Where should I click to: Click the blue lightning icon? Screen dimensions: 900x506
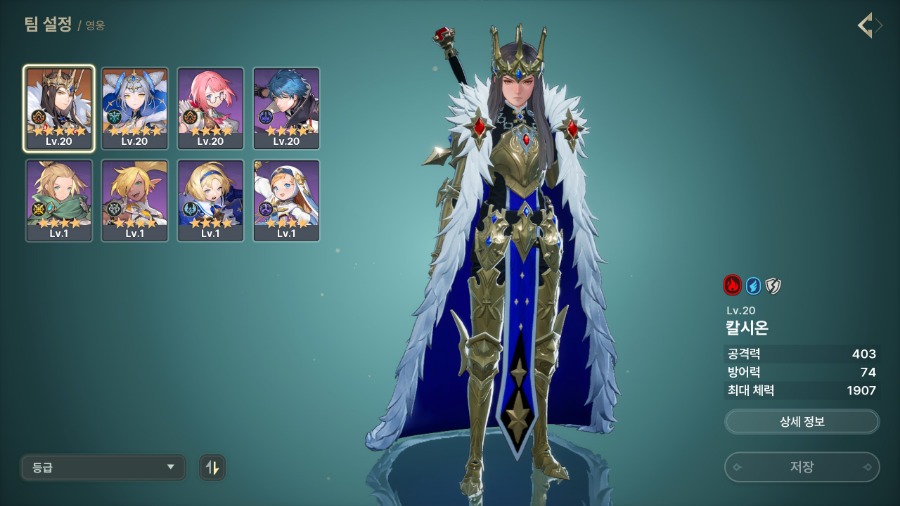(752, 286)
